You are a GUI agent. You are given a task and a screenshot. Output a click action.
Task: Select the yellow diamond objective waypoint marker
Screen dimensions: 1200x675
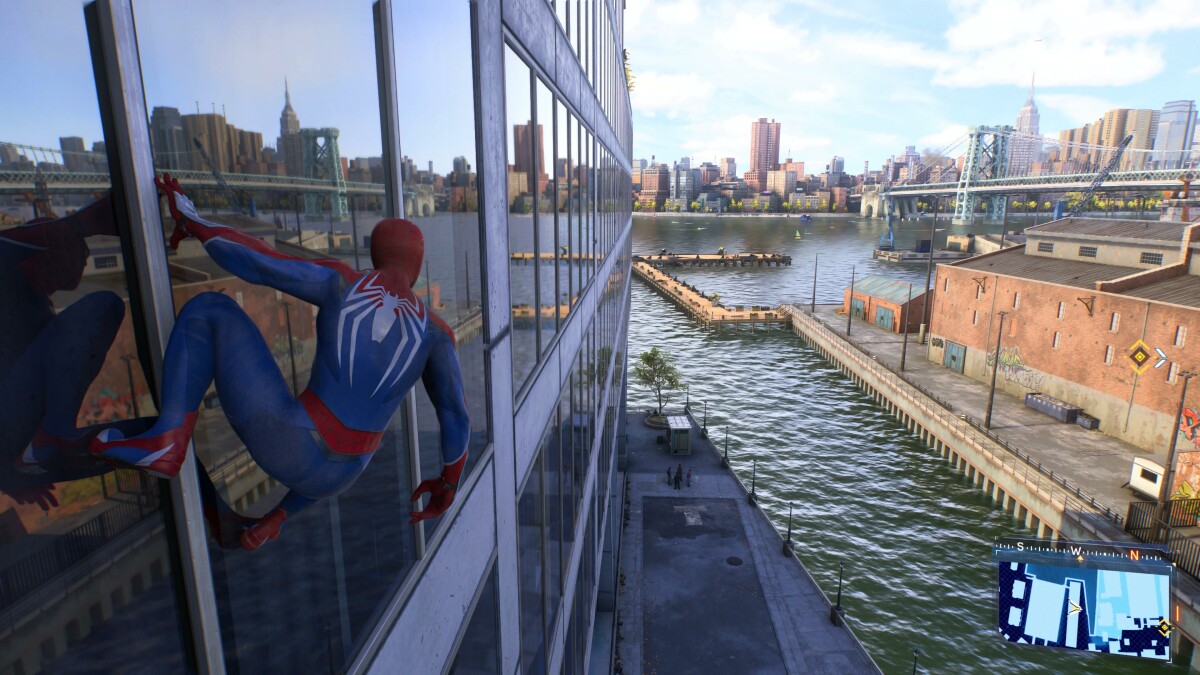point(1139,356)
